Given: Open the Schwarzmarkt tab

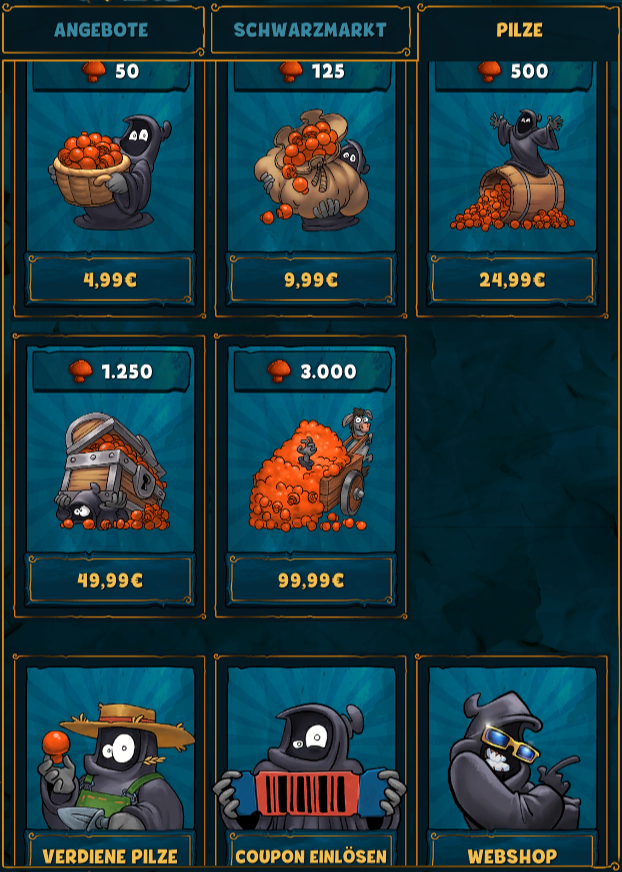Looking at the screenshot, I should pos(310,30).
